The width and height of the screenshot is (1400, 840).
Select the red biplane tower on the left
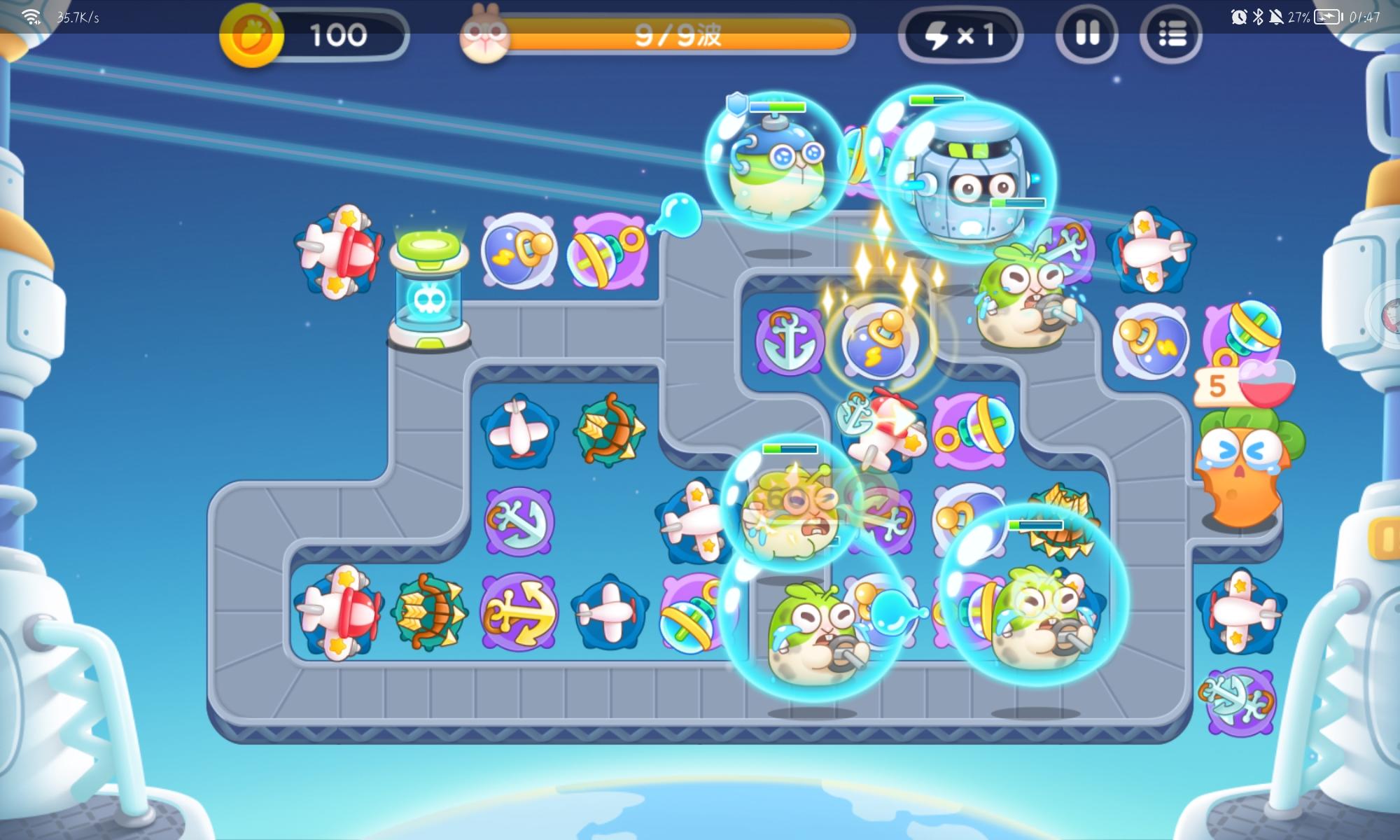coord(341,252)
